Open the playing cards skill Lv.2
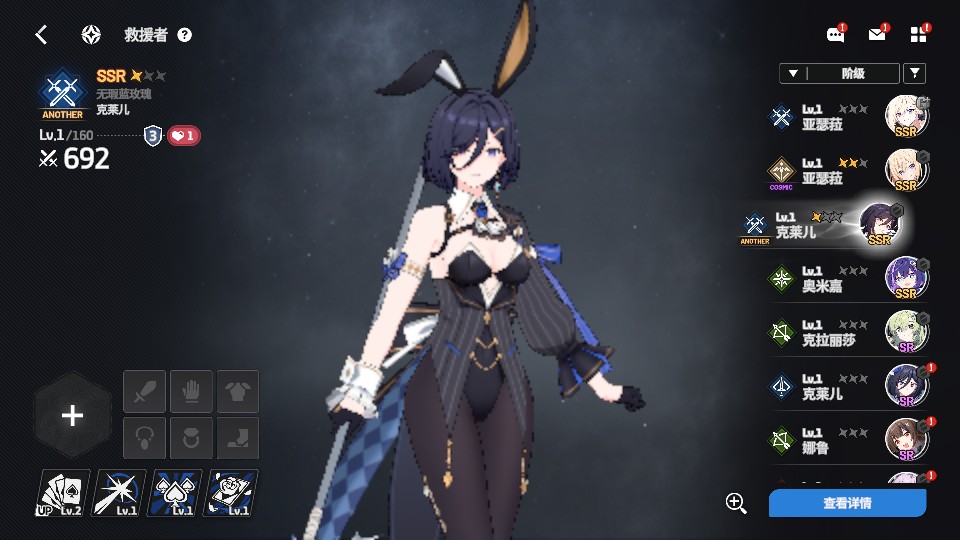Image resolution: width=960 pixels, height=540 pixels. click(x=64, y=493)
